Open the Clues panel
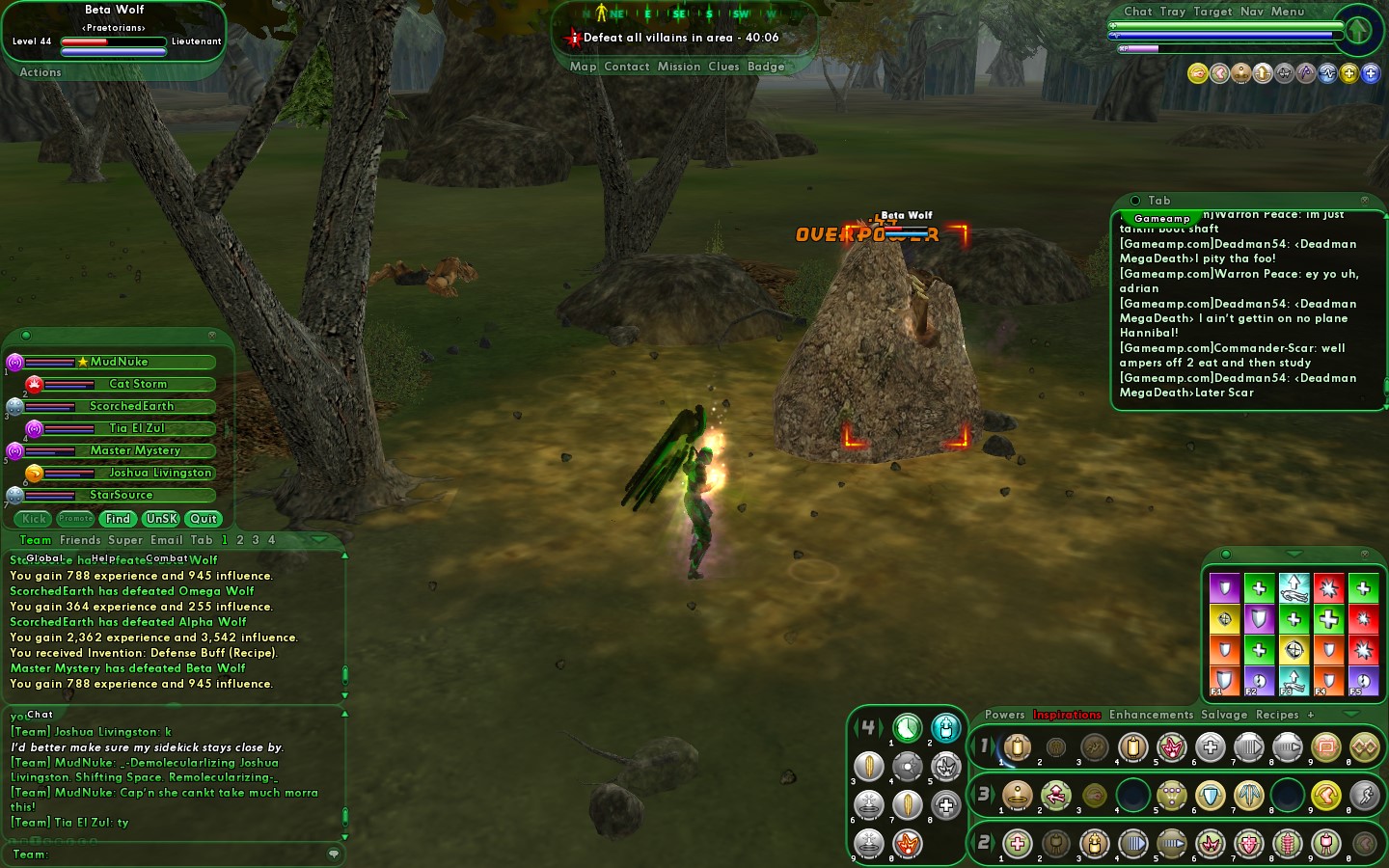1389x868 pixels. click(723, 67)
